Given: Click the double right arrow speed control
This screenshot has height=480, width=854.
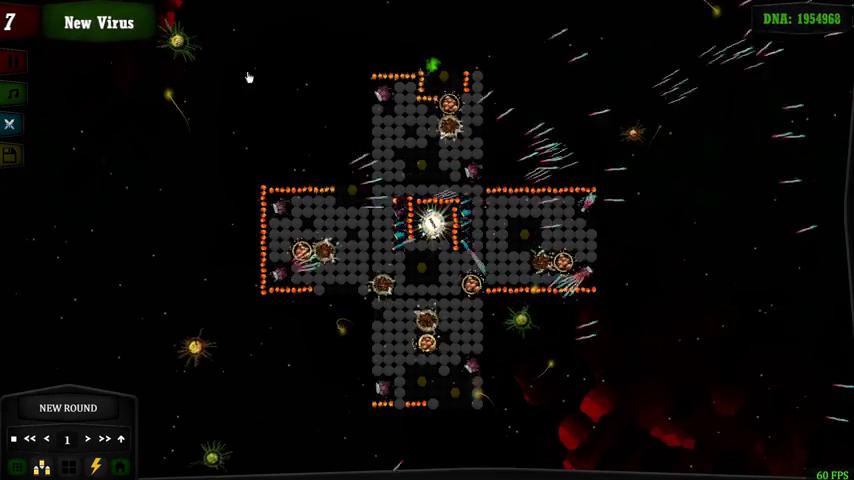Looking at the screenshot, I should tap(104, 439).
